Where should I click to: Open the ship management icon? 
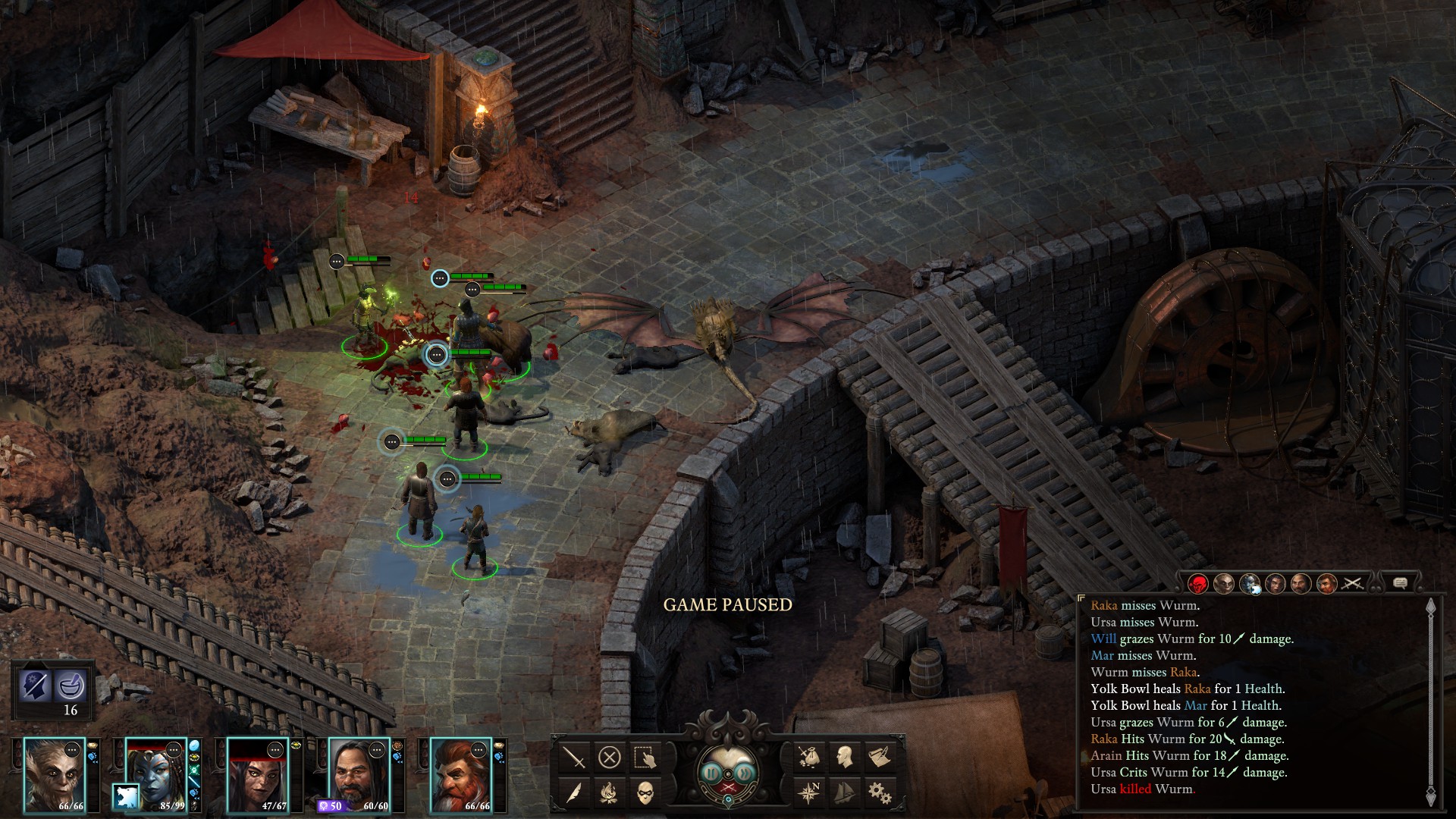point(844,792)
